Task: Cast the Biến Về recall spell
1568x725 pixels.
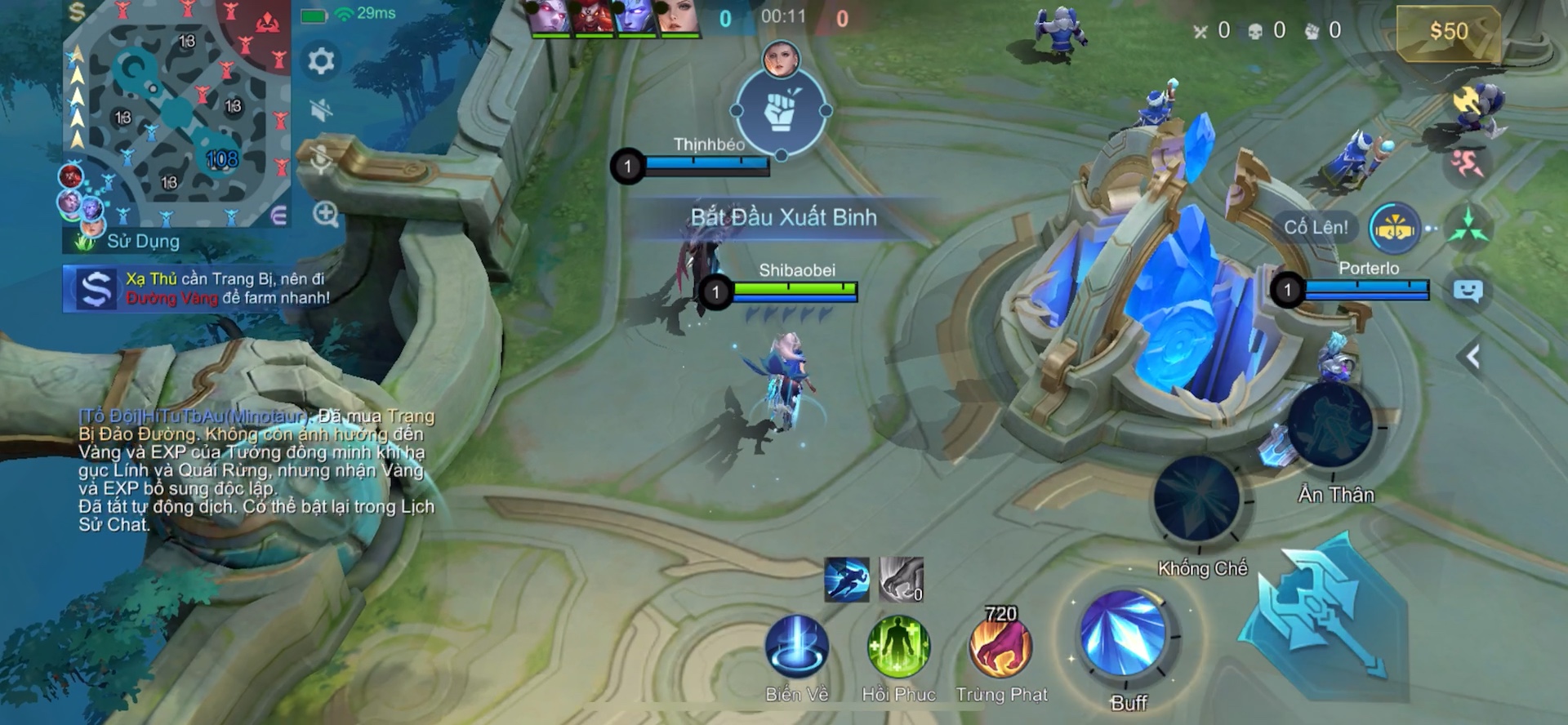Action: (797, 647)
